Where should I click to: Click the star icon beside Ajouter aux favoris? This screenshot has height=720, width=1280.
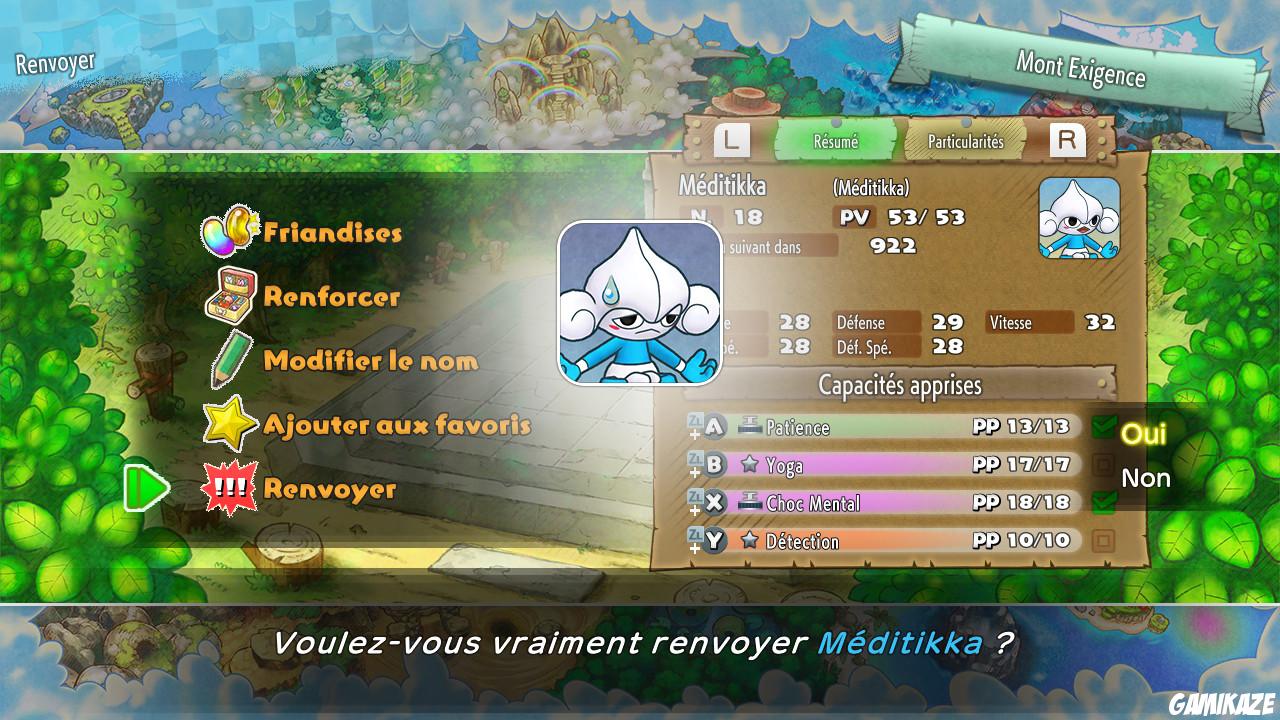click(x=228, y=422)
